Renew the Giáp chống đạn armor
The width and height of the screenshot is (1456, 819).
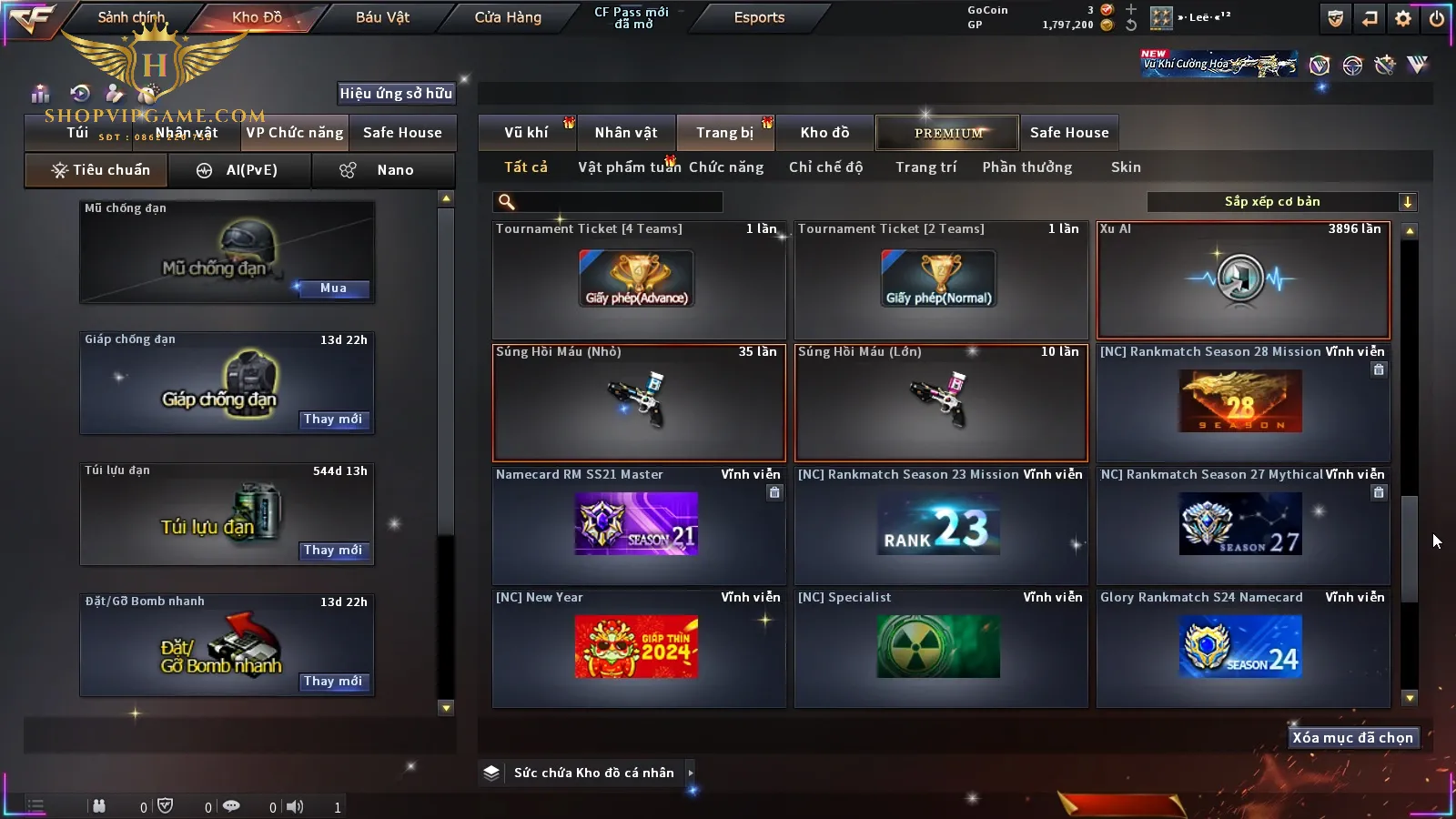(332, 420)
